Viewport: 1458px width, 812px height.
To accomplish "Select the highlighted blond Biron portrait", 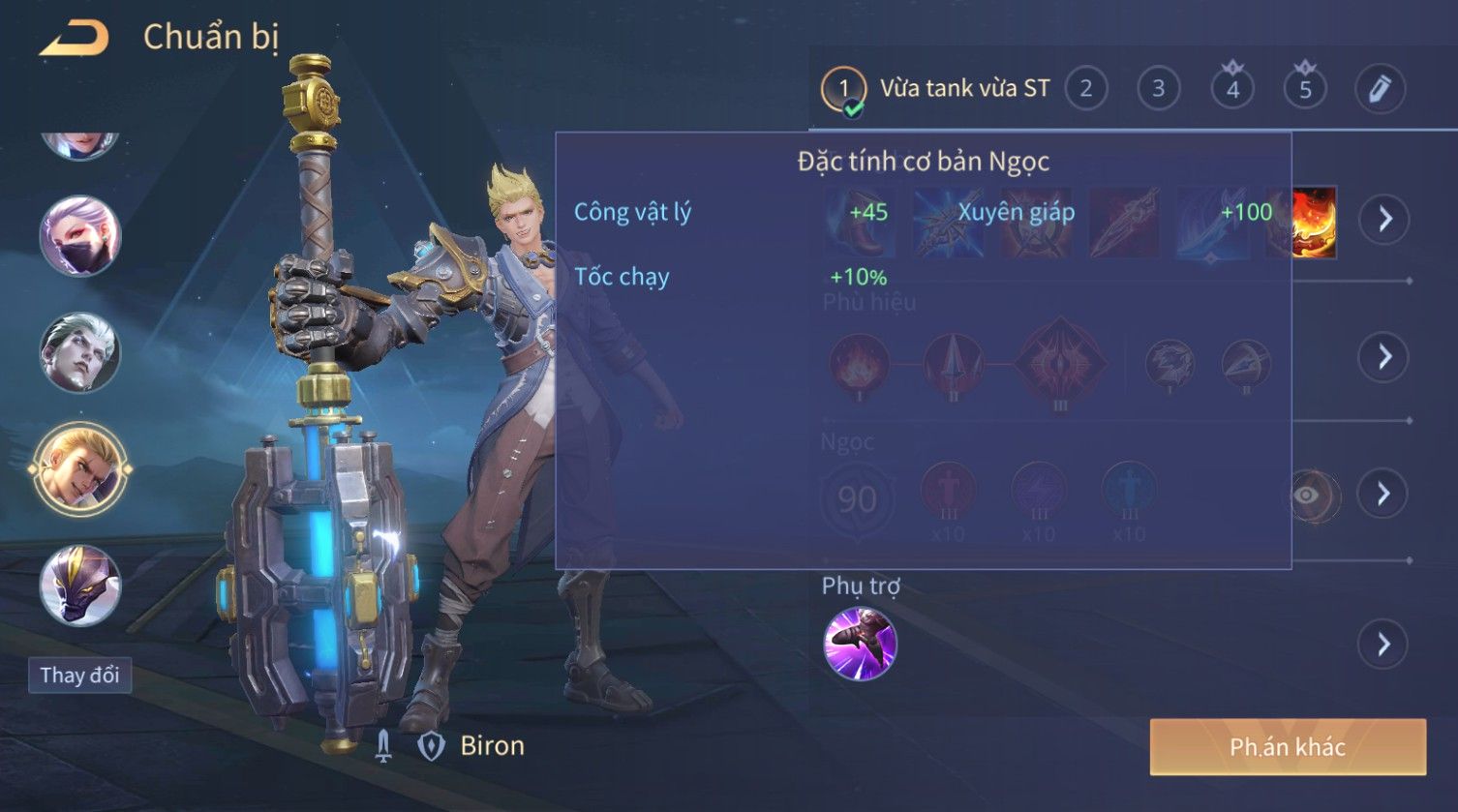I will pos(79,469).
